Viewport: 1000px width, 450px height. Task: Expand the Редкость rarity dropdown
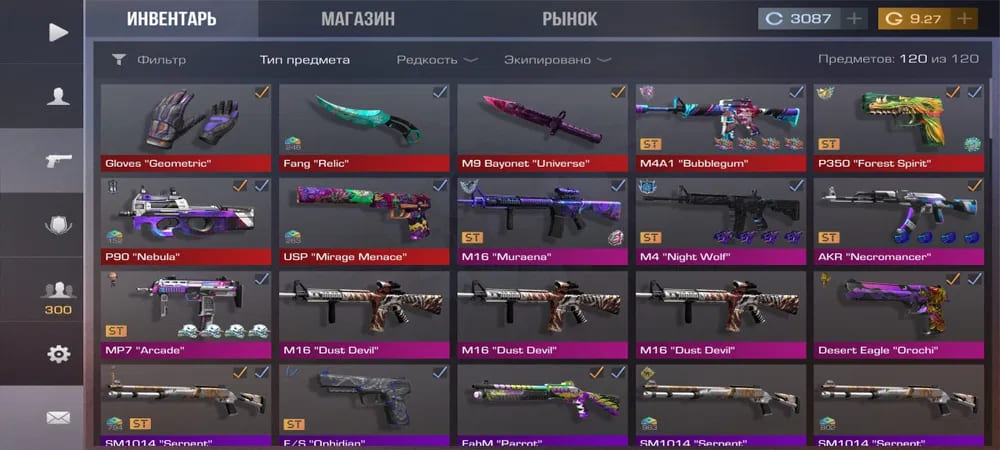tap(436, 60)
